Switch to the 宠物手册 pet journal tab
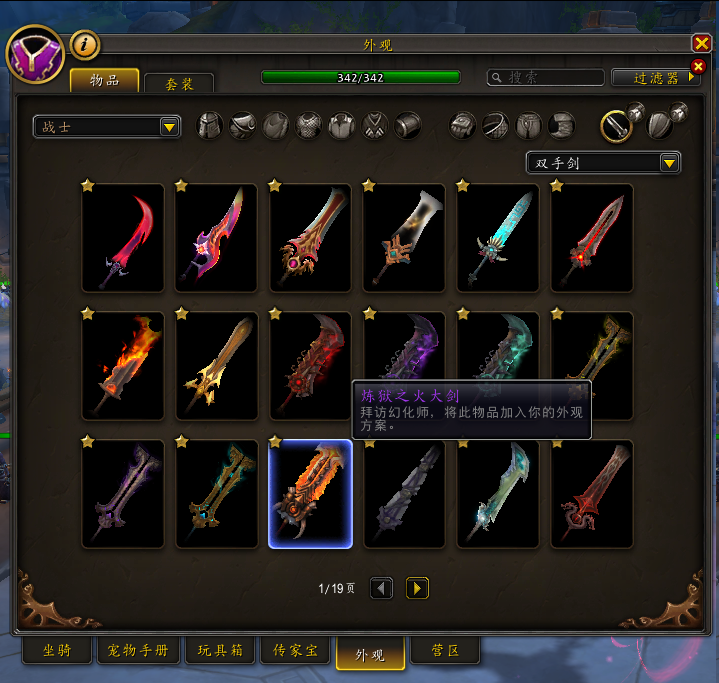Image resolution: width=719 pixels, height=683 pixels. pyautogui.click(x=138, y=651)
